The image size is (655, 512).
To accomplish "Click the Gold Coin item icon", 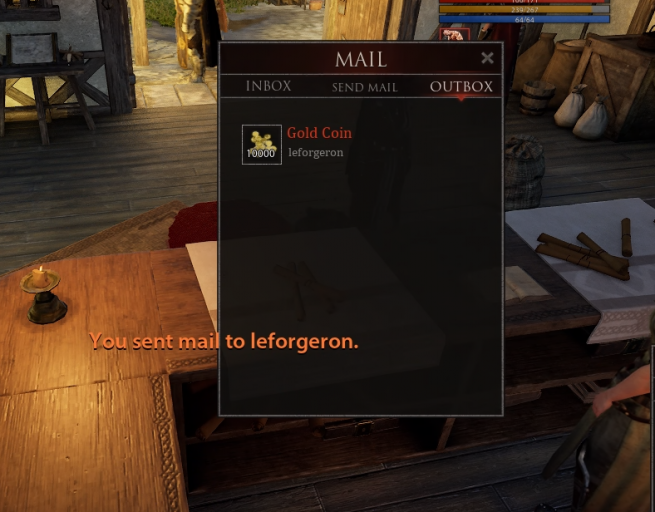I will click(x=262, y=144).
